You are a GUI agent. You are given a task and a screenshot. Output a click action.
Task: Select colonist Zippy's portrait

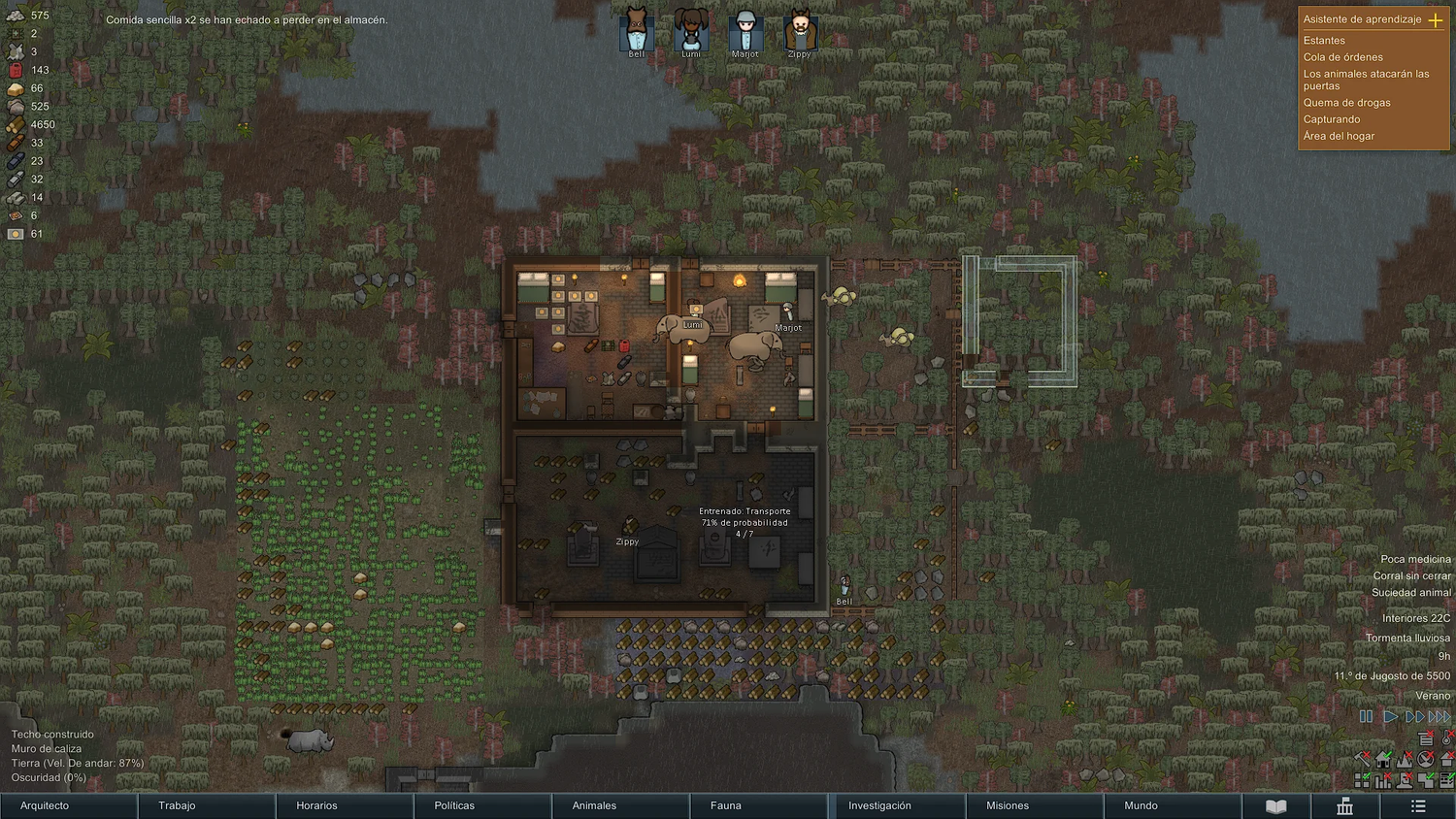800,31
